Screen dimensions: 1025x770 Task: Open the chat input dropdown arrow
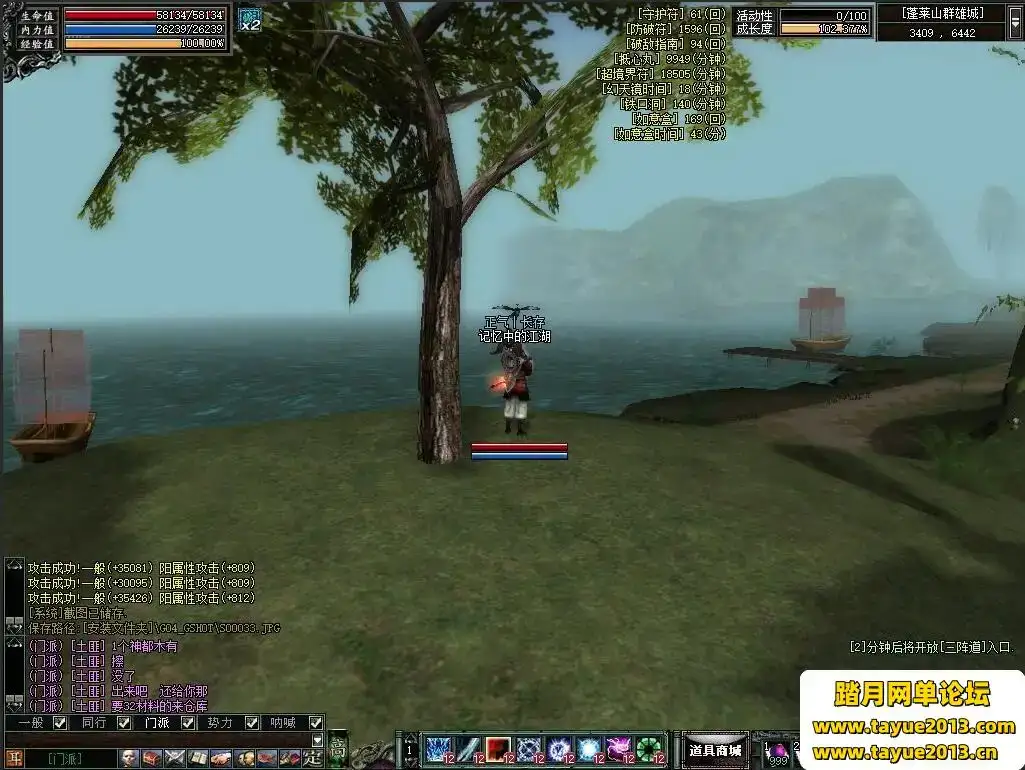coord(317,741)
